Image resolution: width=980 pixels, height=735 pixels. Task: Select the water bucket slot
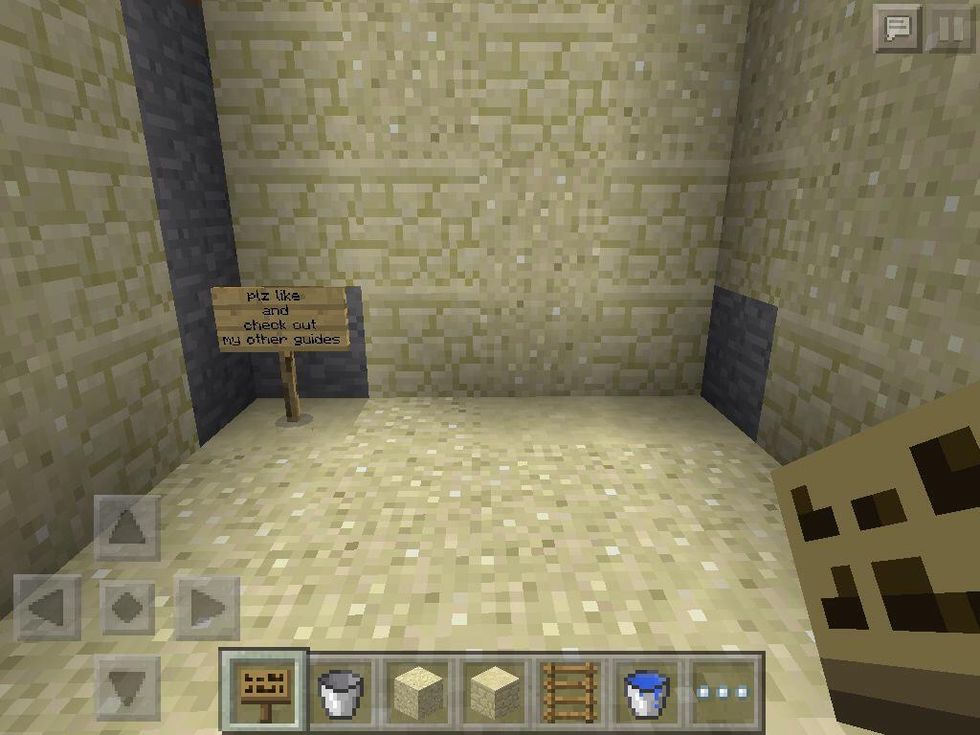(646, 690)
